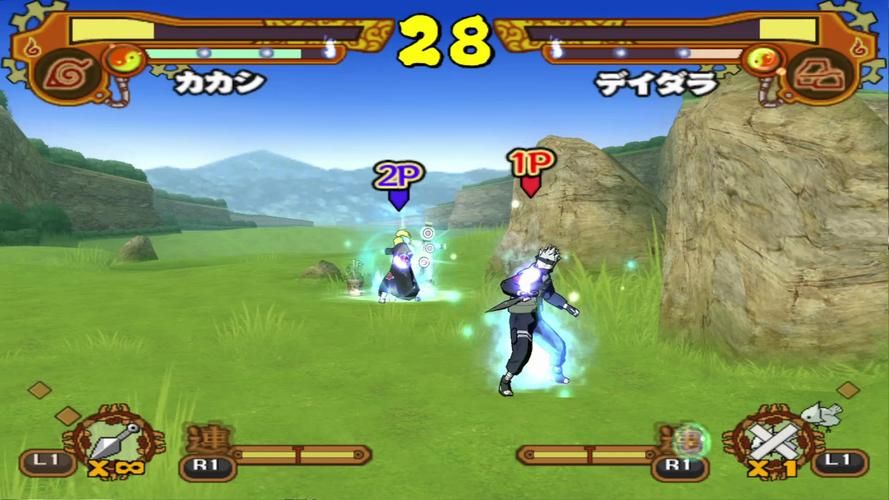Click the red 1P player marker
The width and height of the screenshot is (889, 500).
(x=530, y=171)
